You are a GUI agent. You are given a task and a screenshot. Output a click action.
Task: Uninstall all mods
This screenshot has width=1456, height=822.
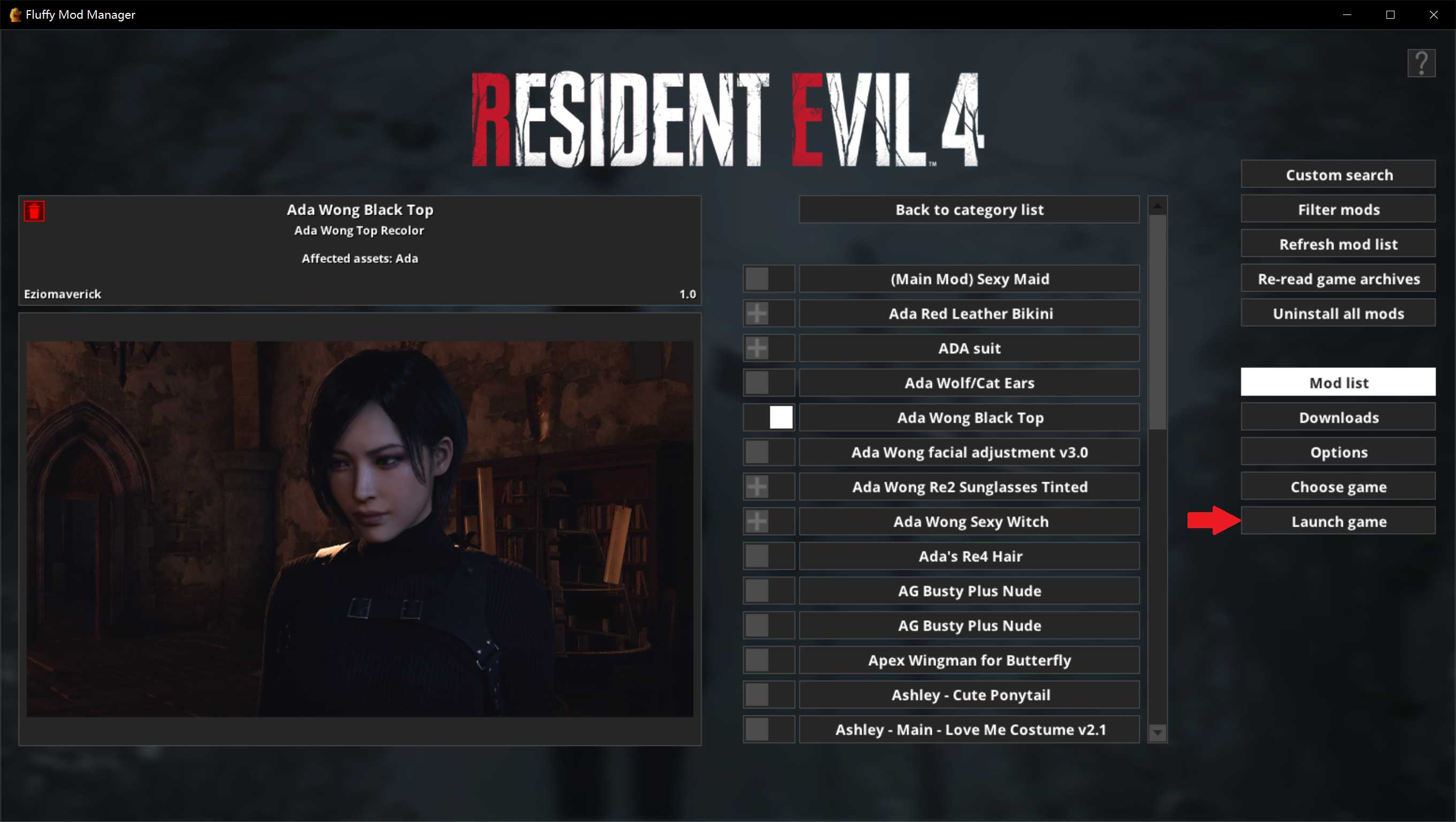[1338, 313]
